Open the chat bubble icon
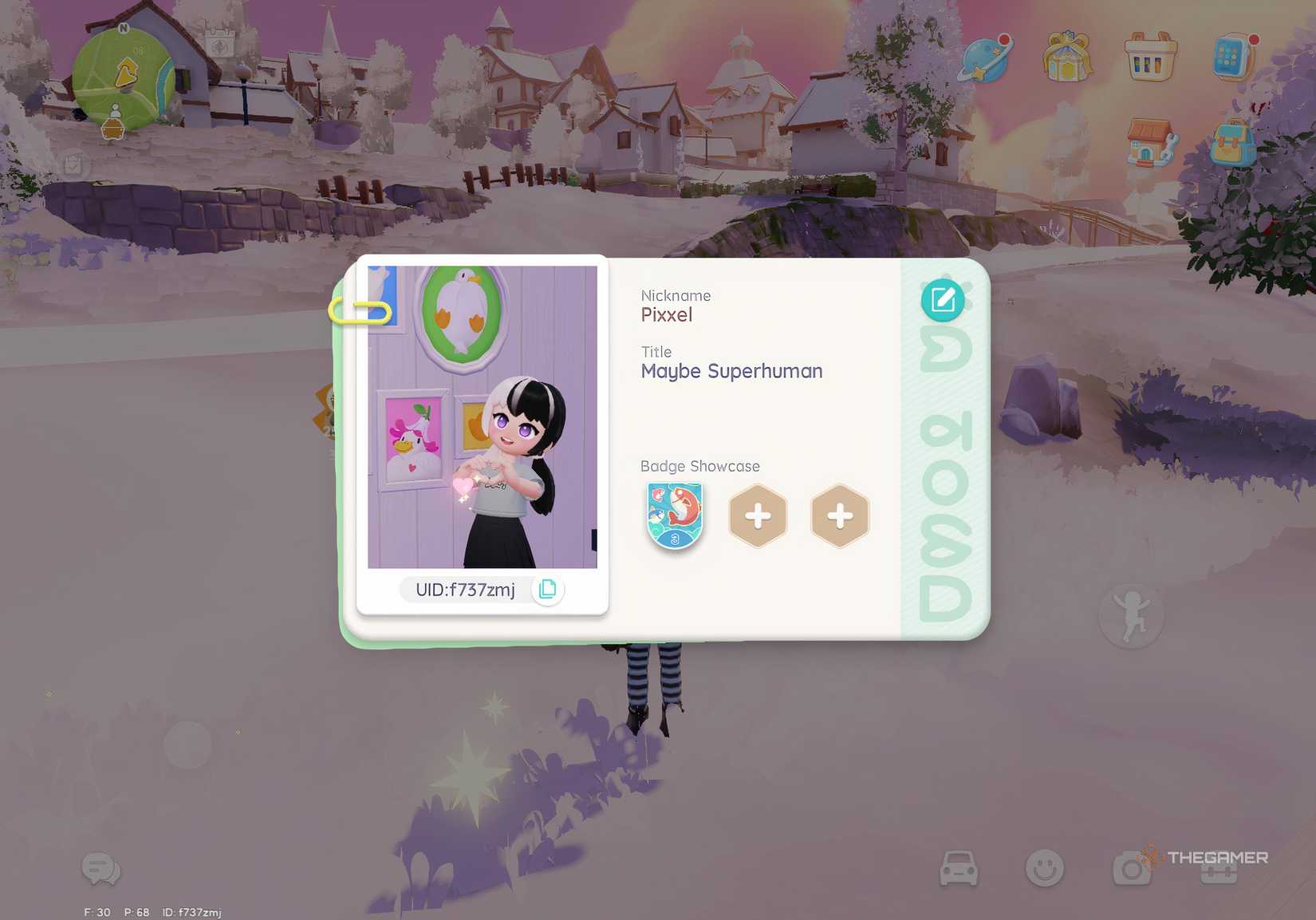The width and height of the screenshot is (1316, 920). (100, 870)
